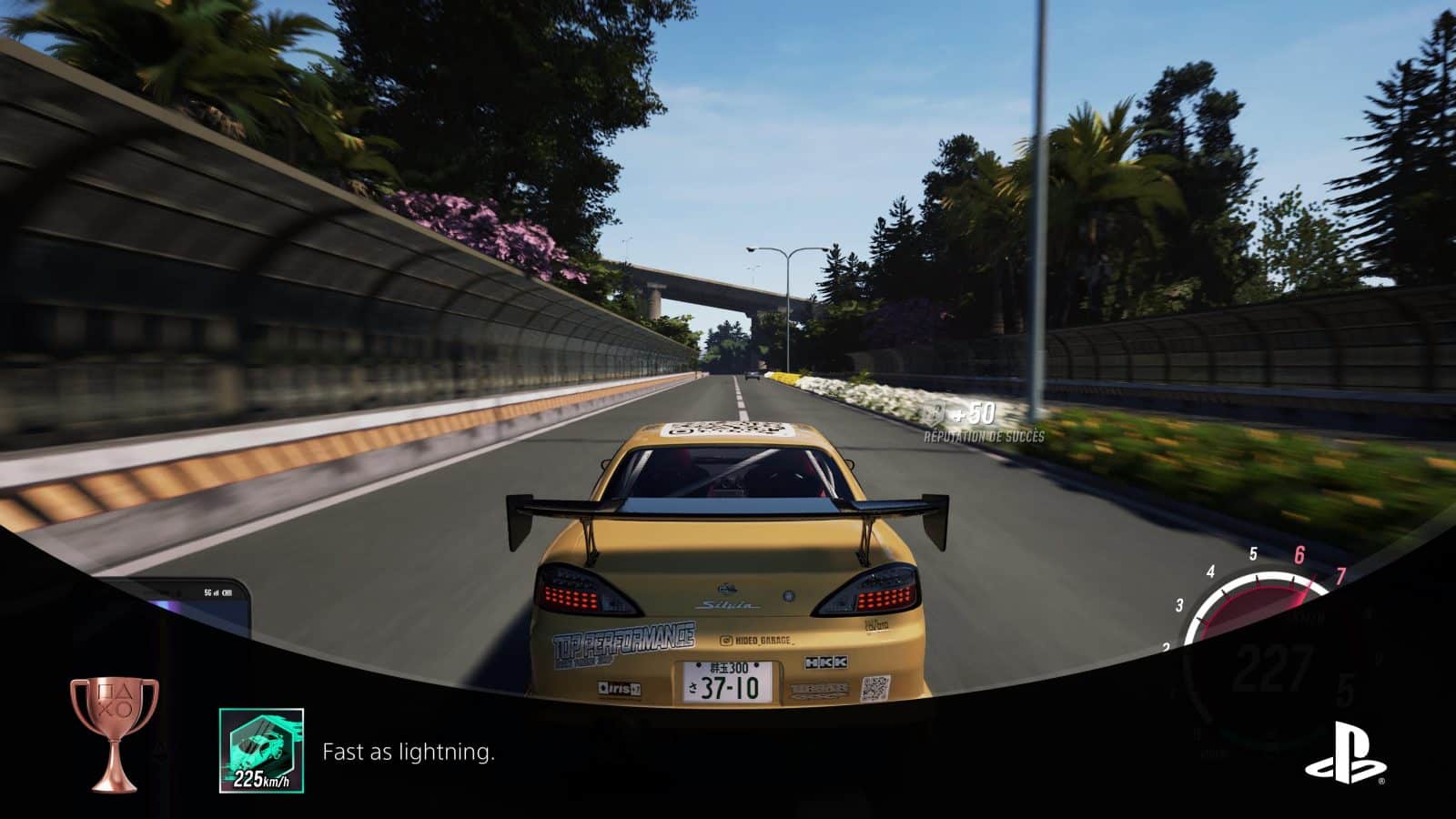Select the PlayStation logo in the overlay

coord(1346,753)
